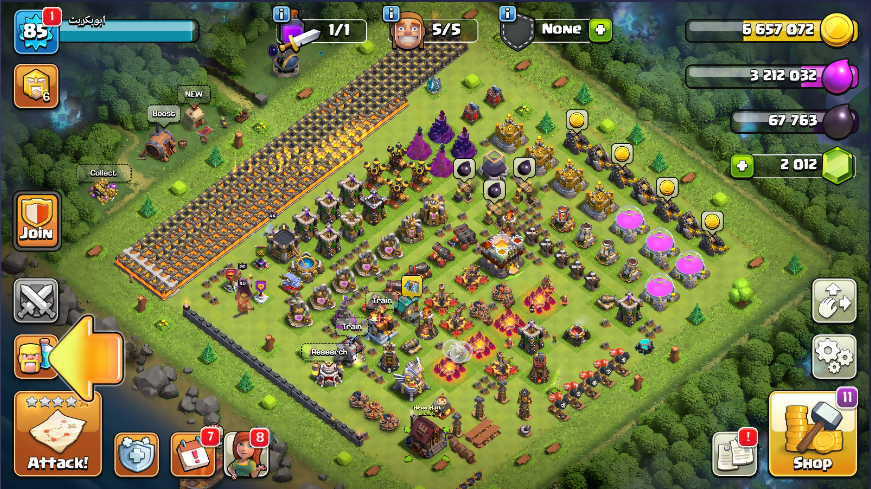
Task: Open the blue shield icon beside Attack
Action: tap(136, 455)
